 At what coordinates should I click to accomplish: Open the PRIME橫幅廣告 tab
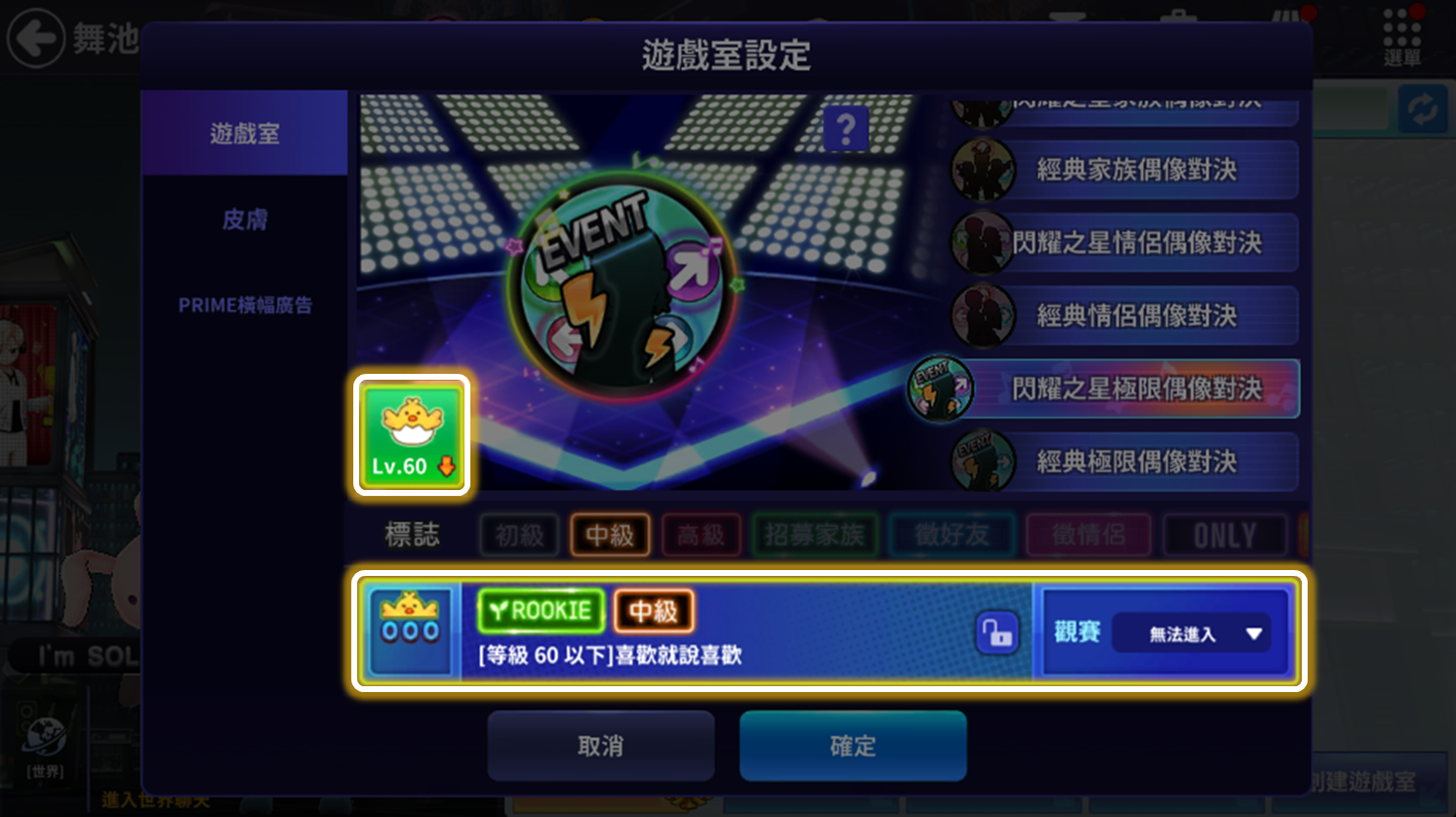pos(244,306)
